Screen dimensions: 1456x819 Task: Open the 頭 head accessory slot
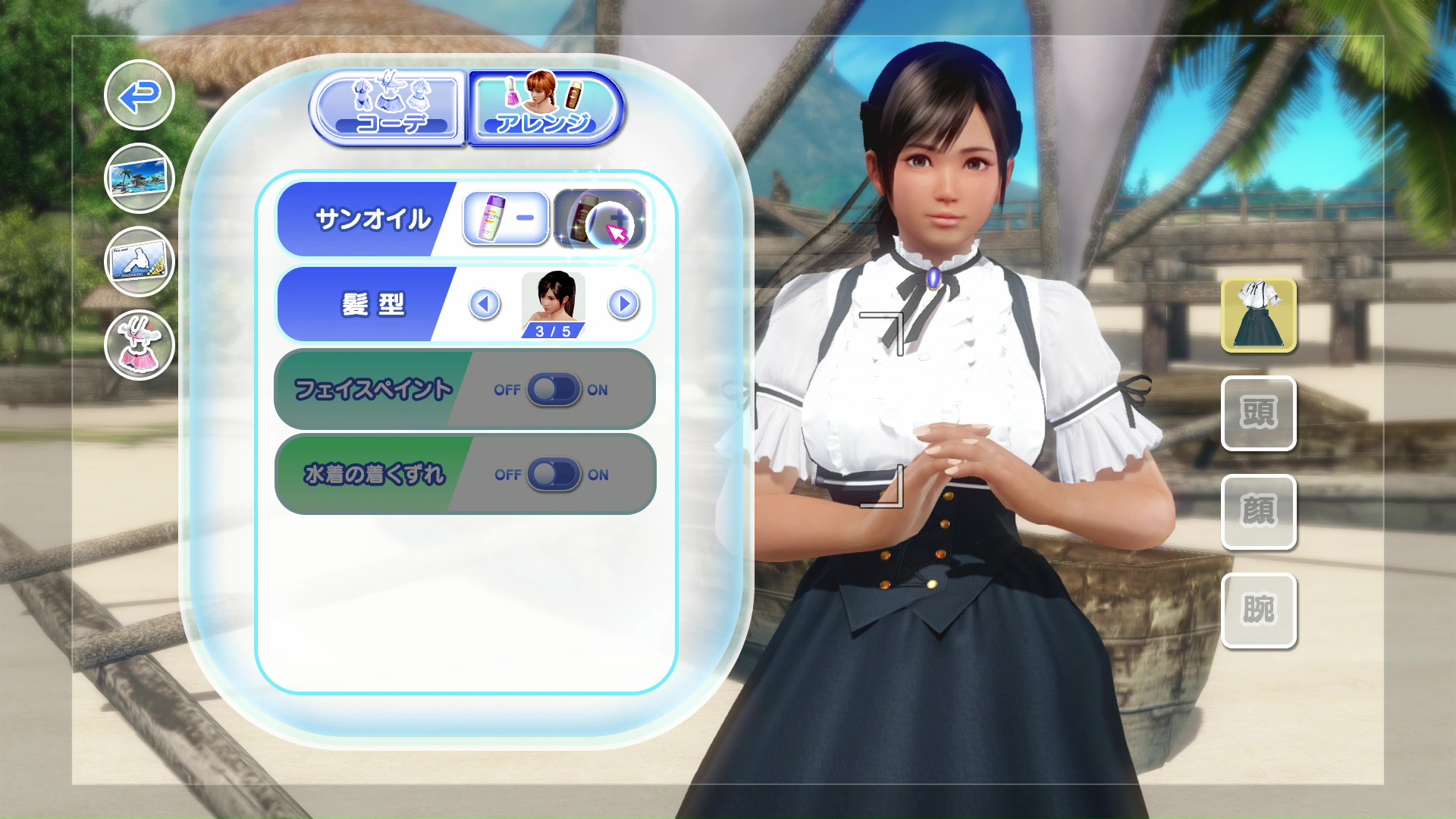pyautogui.click(x=1259, y=413)
